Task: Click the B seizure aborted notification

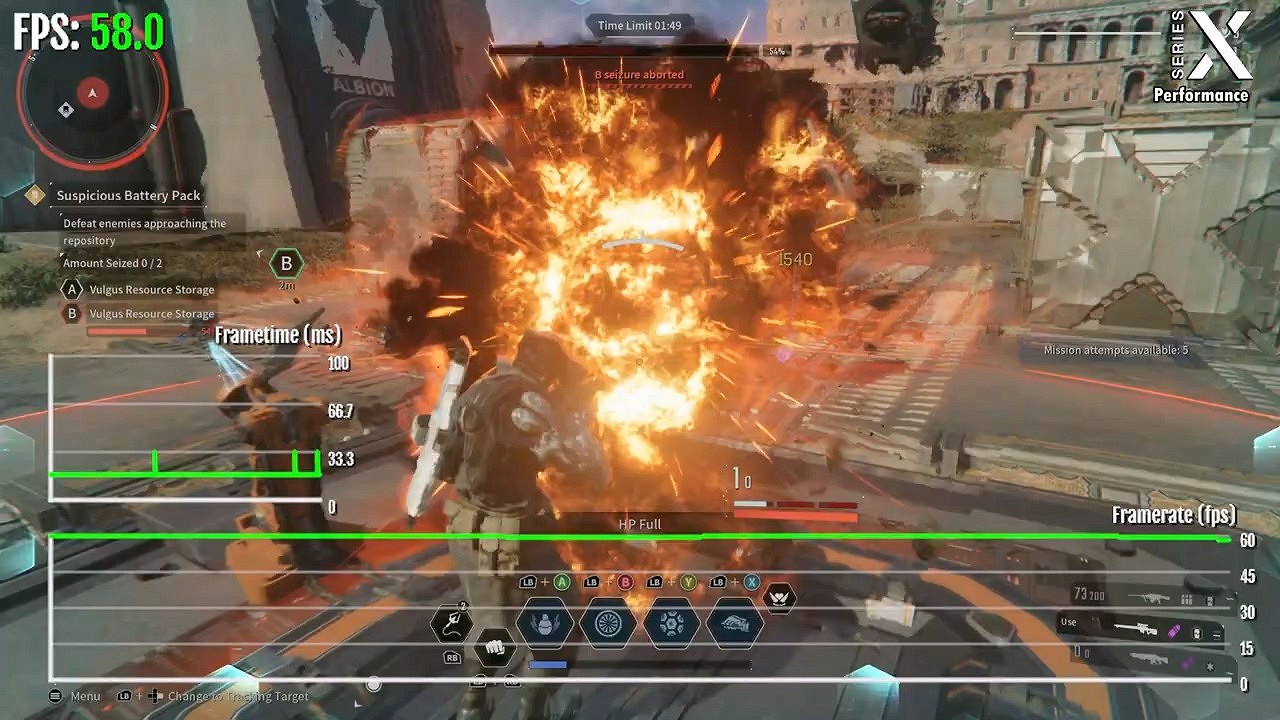Action: pos(642,74)
